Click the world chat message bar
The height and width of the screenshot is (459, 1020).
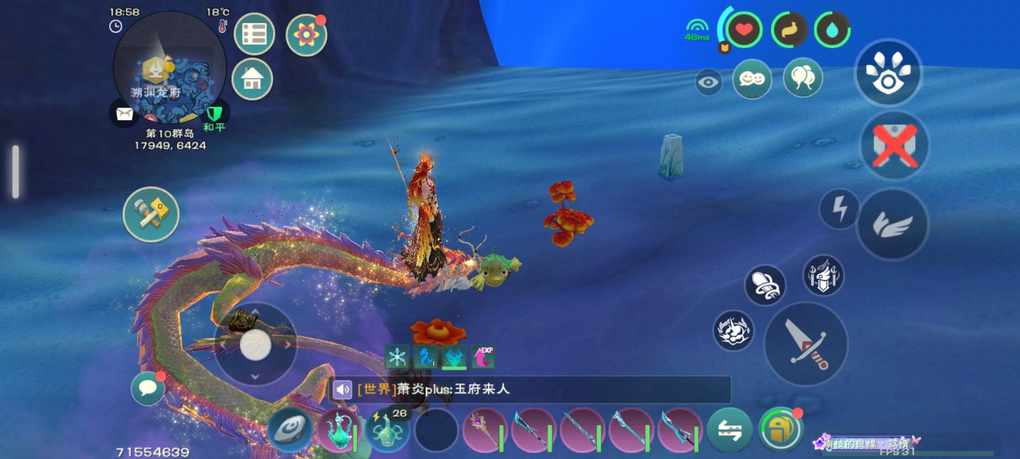(x=530, y=389)
